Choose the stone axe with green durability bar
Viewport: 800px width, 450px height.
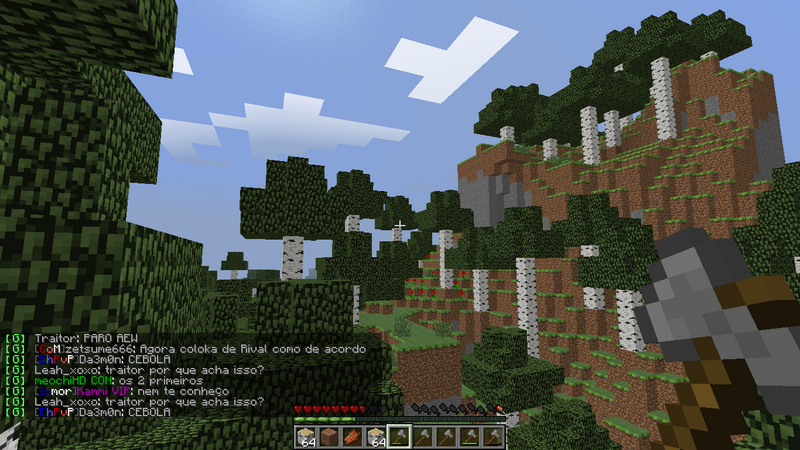point(470,437)
